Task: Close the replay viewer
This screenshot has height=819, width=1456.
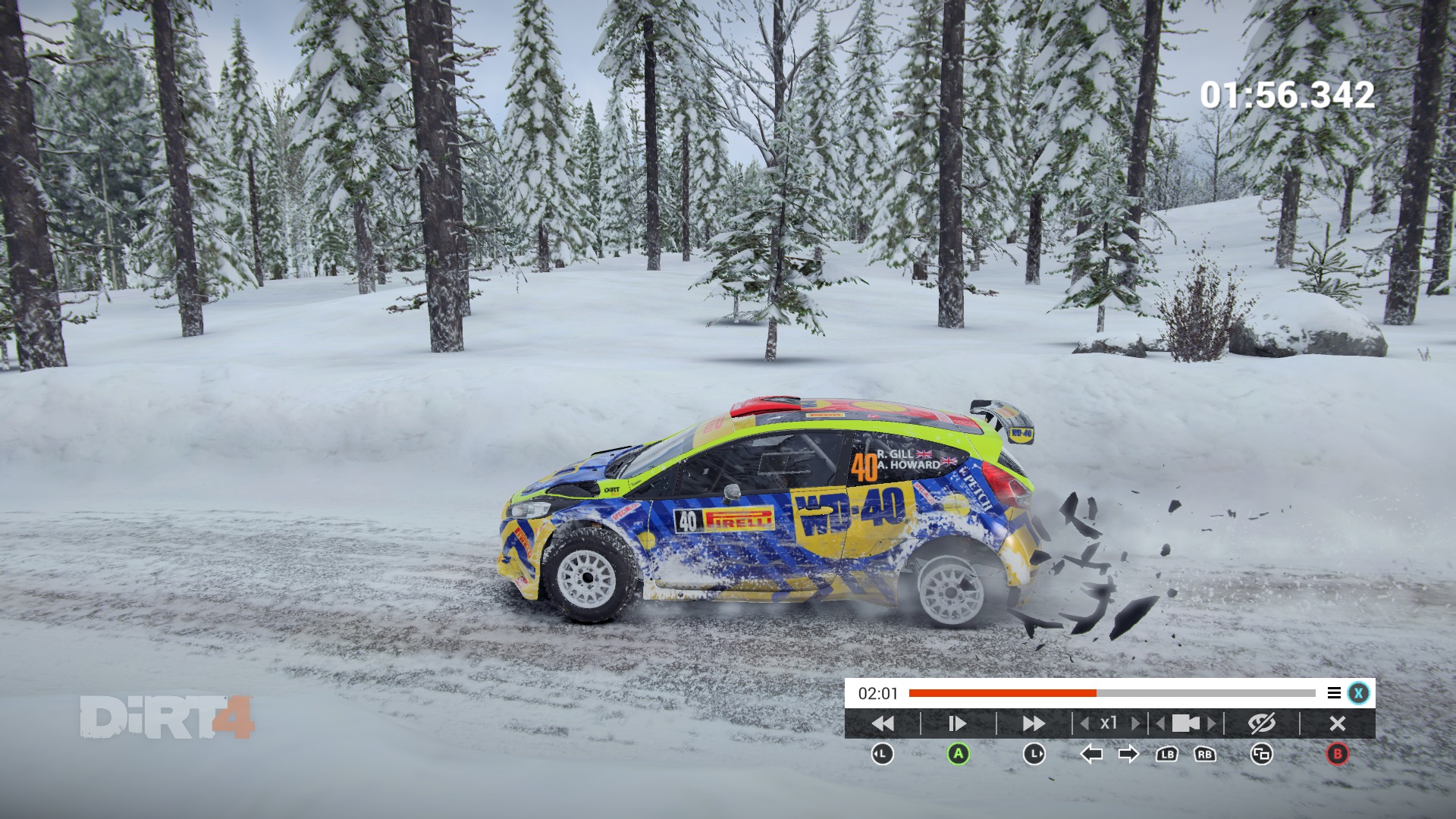Action: 1337,723
